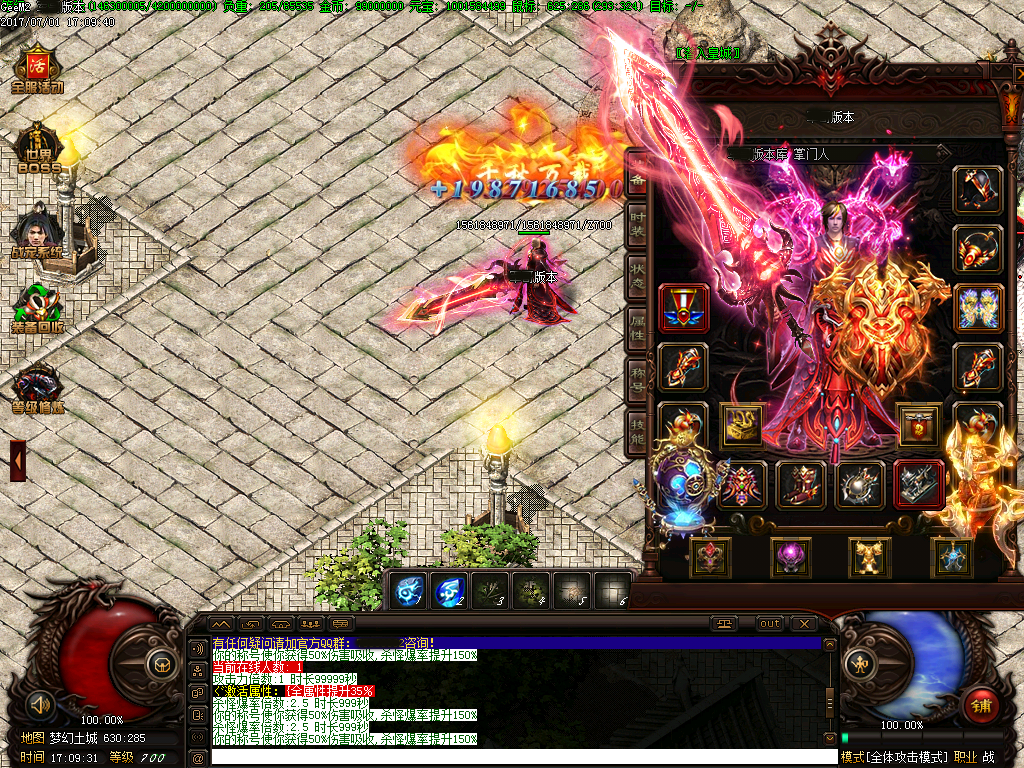Select the medal equipment slot
This screenshot has width=1024, height=768.
tap(684, 308)
